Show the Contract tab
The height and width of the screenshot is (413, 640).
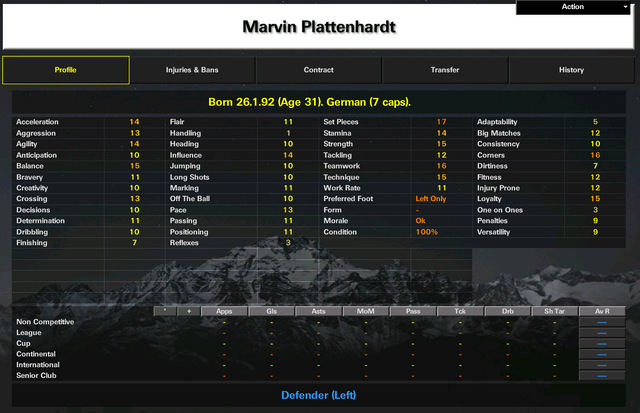319,70
